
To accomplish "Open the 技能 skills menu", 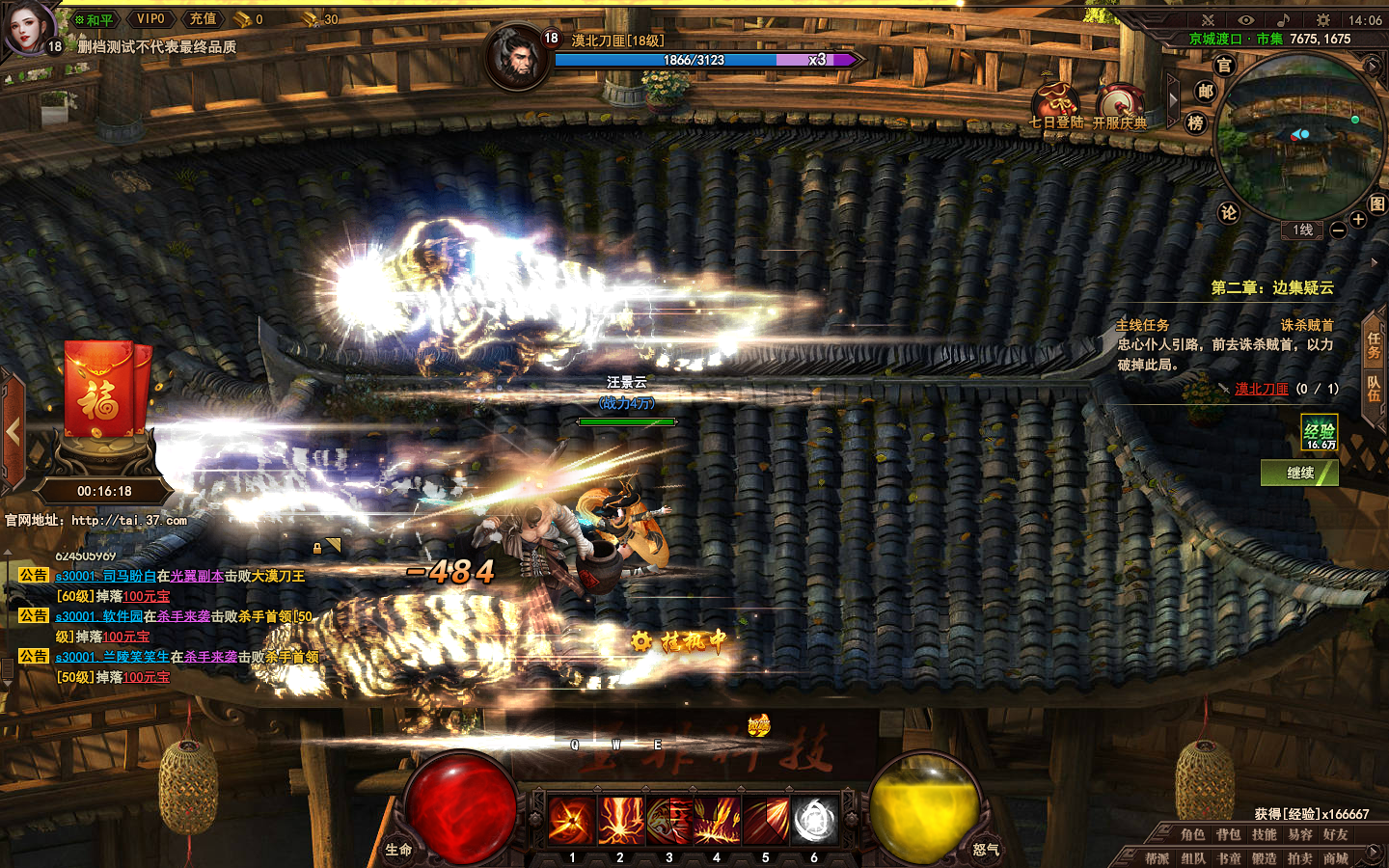I will [1264, 835].
